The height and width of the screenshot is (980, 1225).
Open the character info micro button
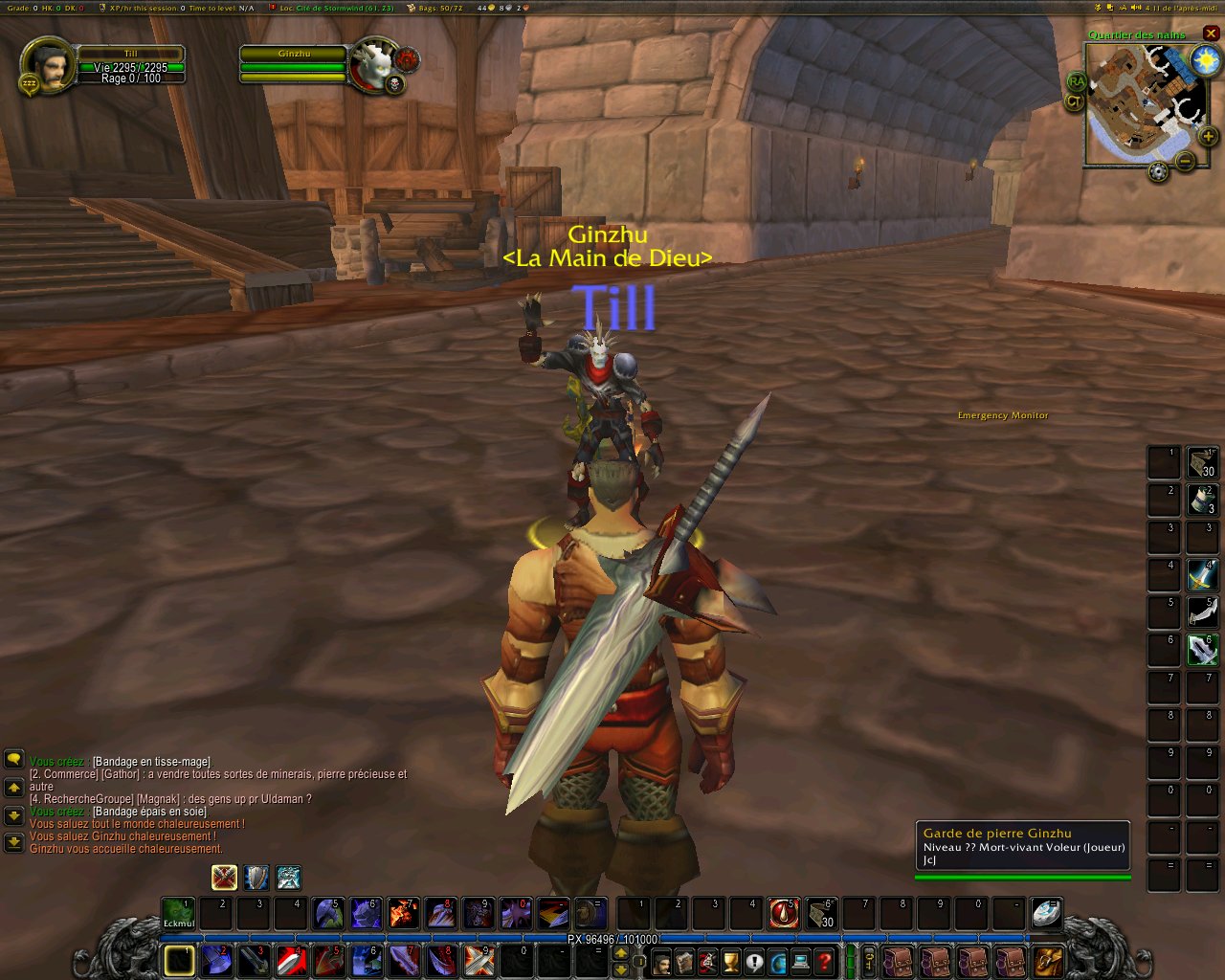click(x=661, y=962)
